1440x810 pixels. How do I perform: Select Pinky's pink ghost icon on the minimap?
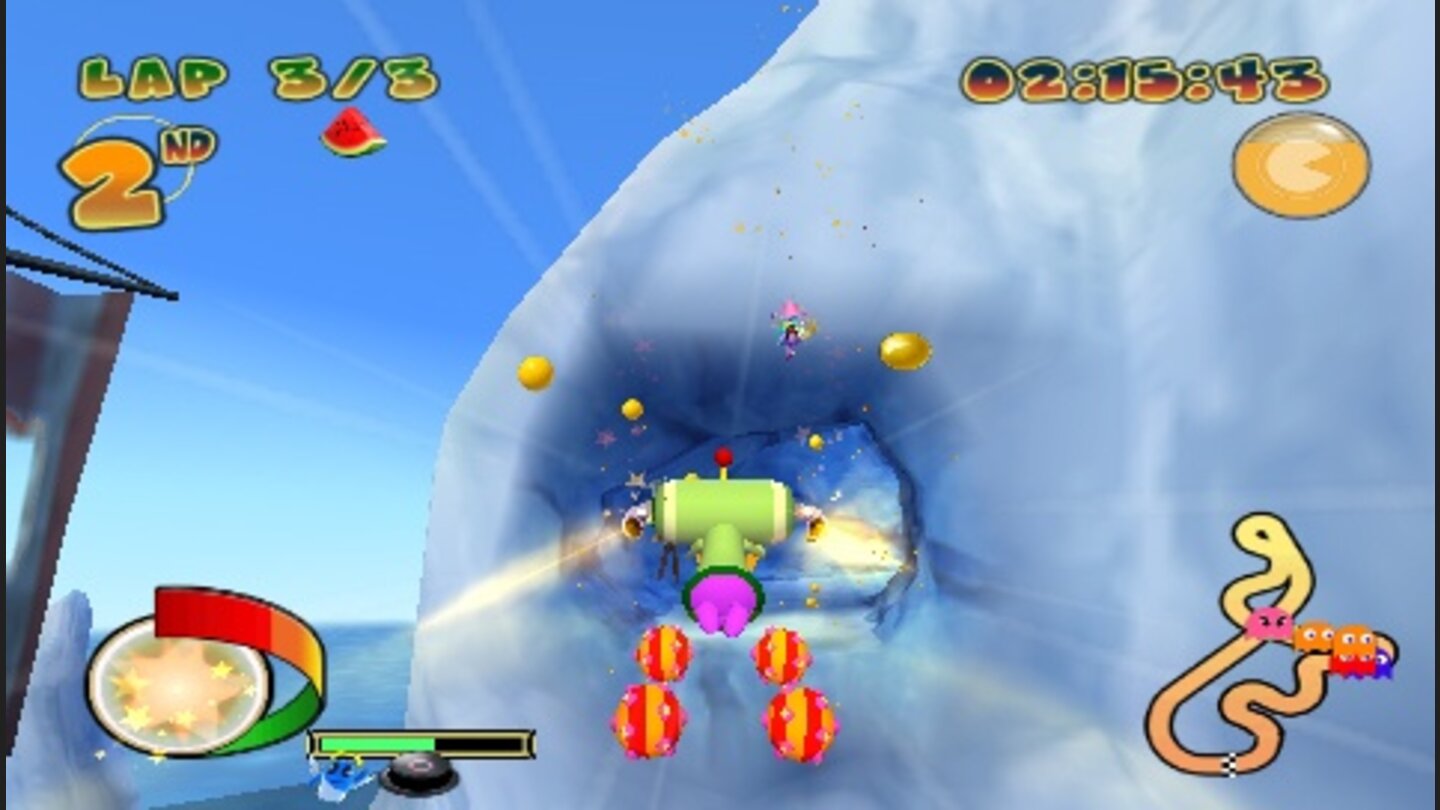1268,623
